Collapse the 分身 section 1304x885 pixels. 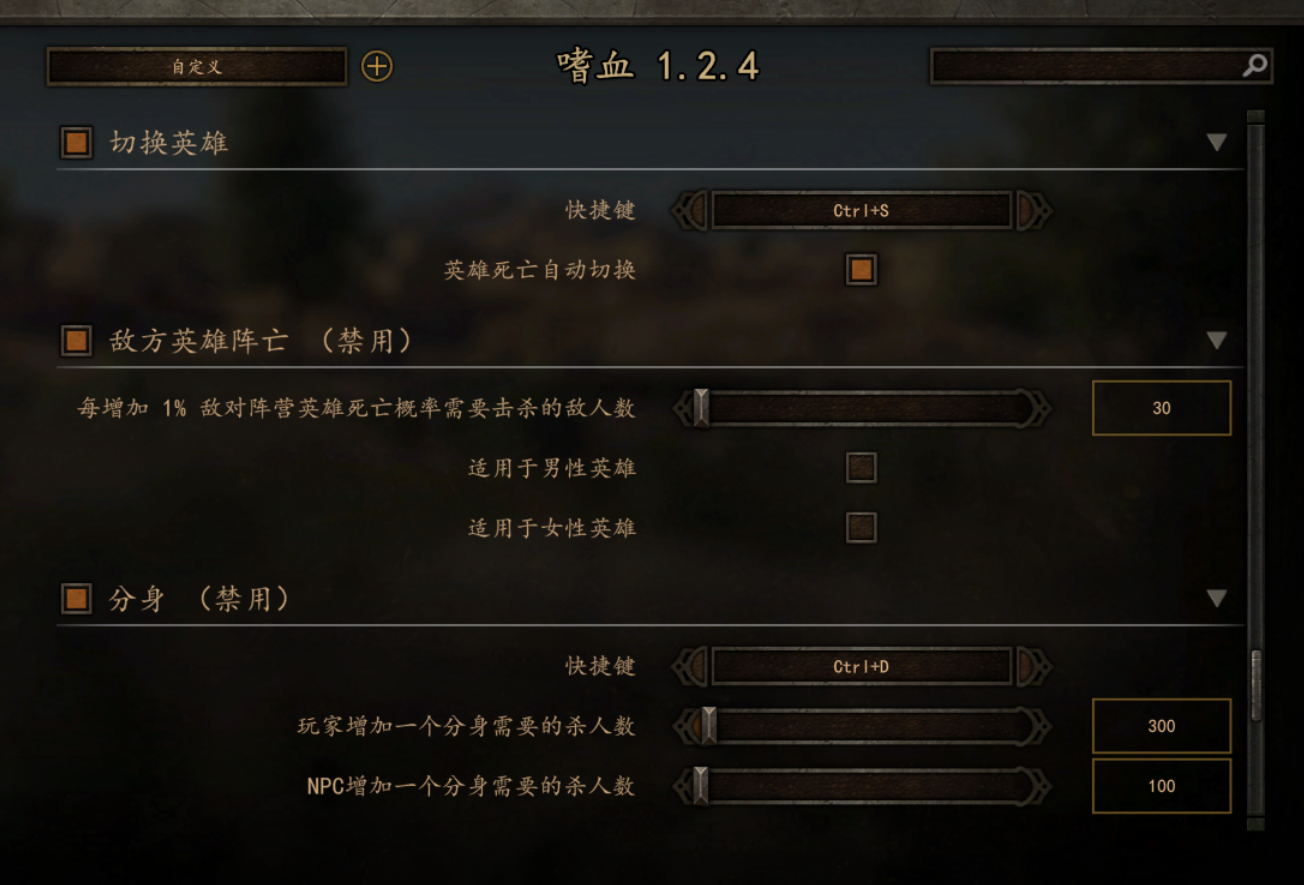coord(1217,597)
